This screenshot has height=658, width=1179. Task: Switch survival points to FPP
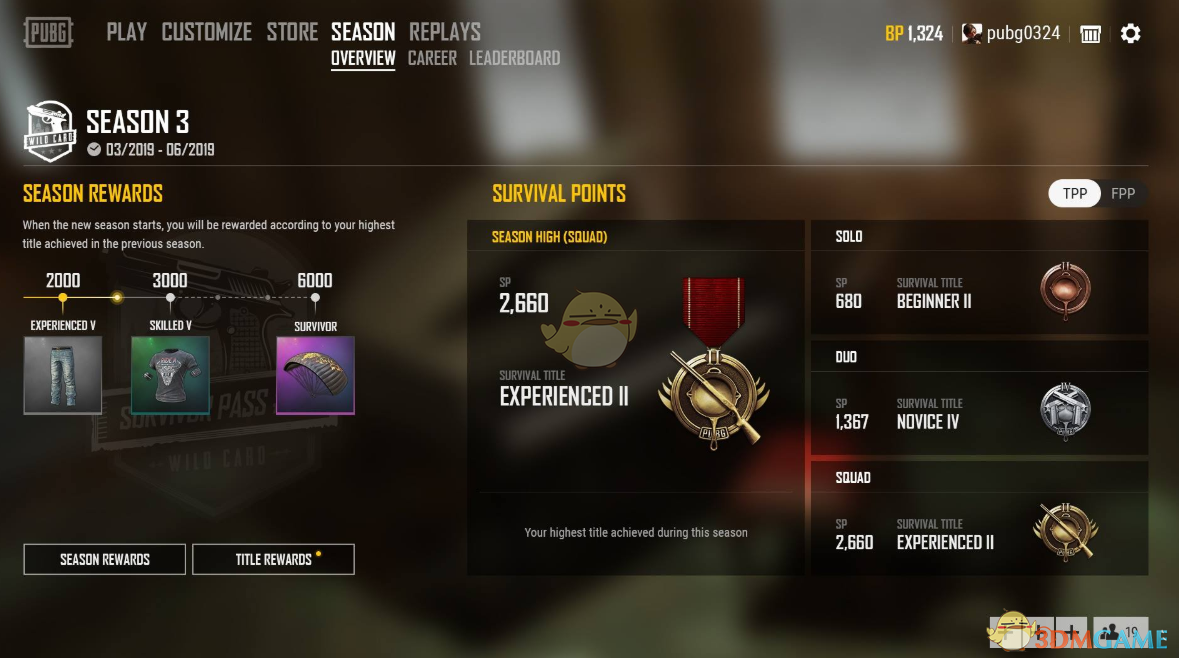point(1123,193)
